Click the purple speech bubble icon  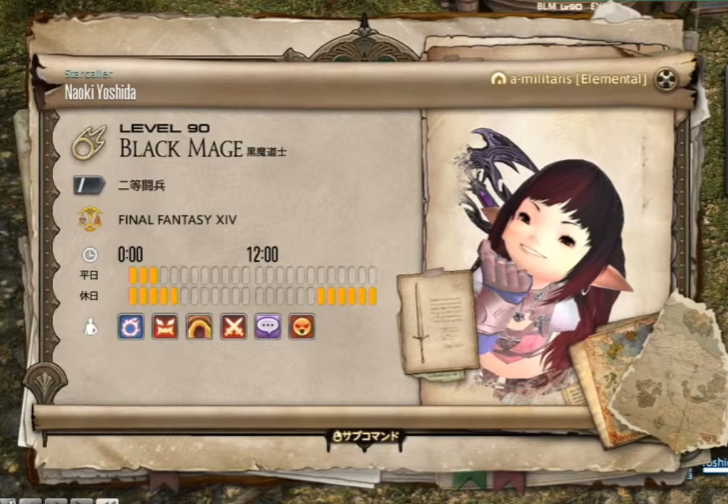[x=267, y=326]
